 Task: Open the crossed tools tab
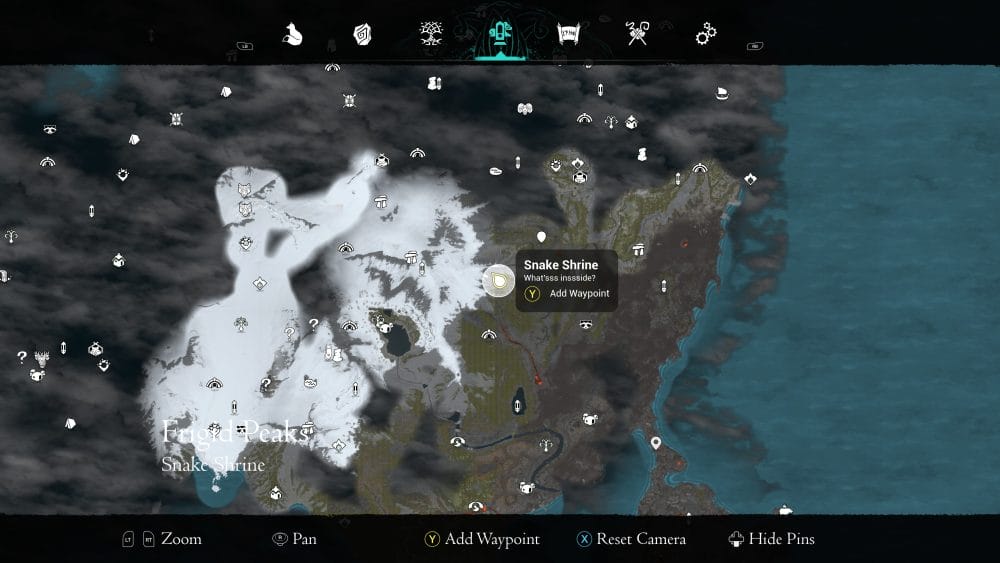pos(637,34)
